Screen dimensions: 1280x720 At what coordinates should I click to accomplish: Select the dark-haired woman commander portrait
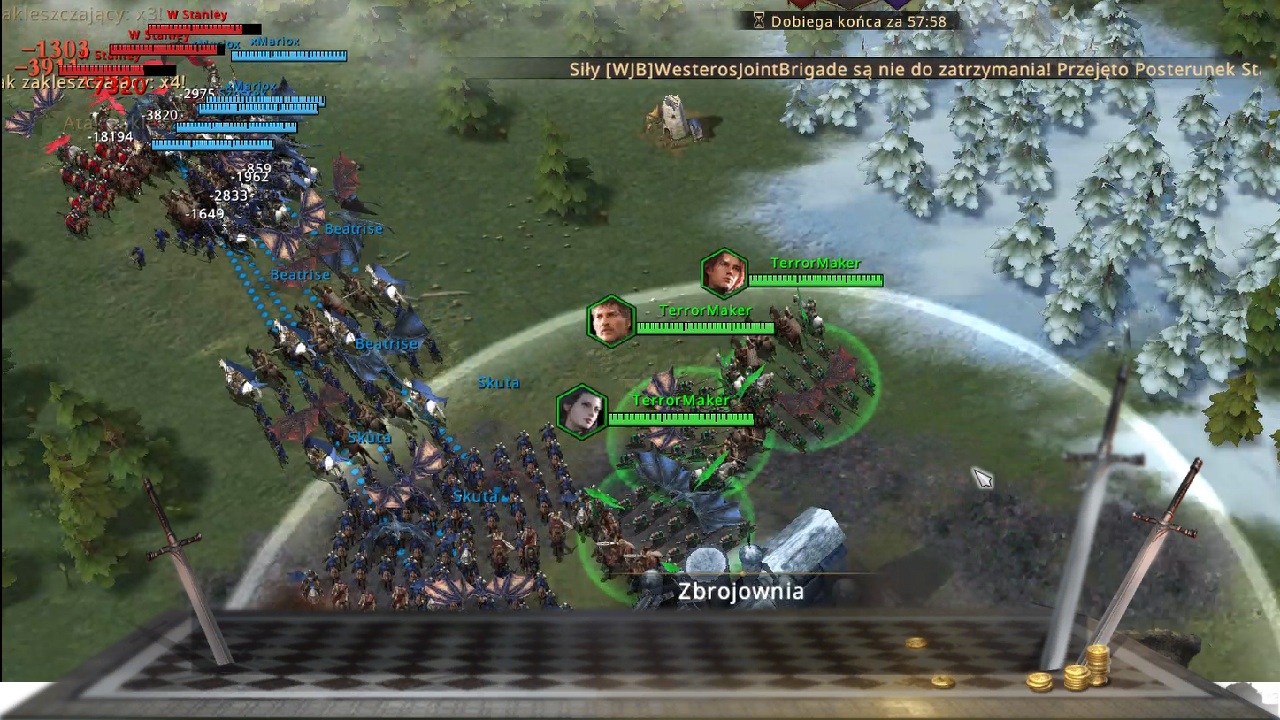click(582, 411)
